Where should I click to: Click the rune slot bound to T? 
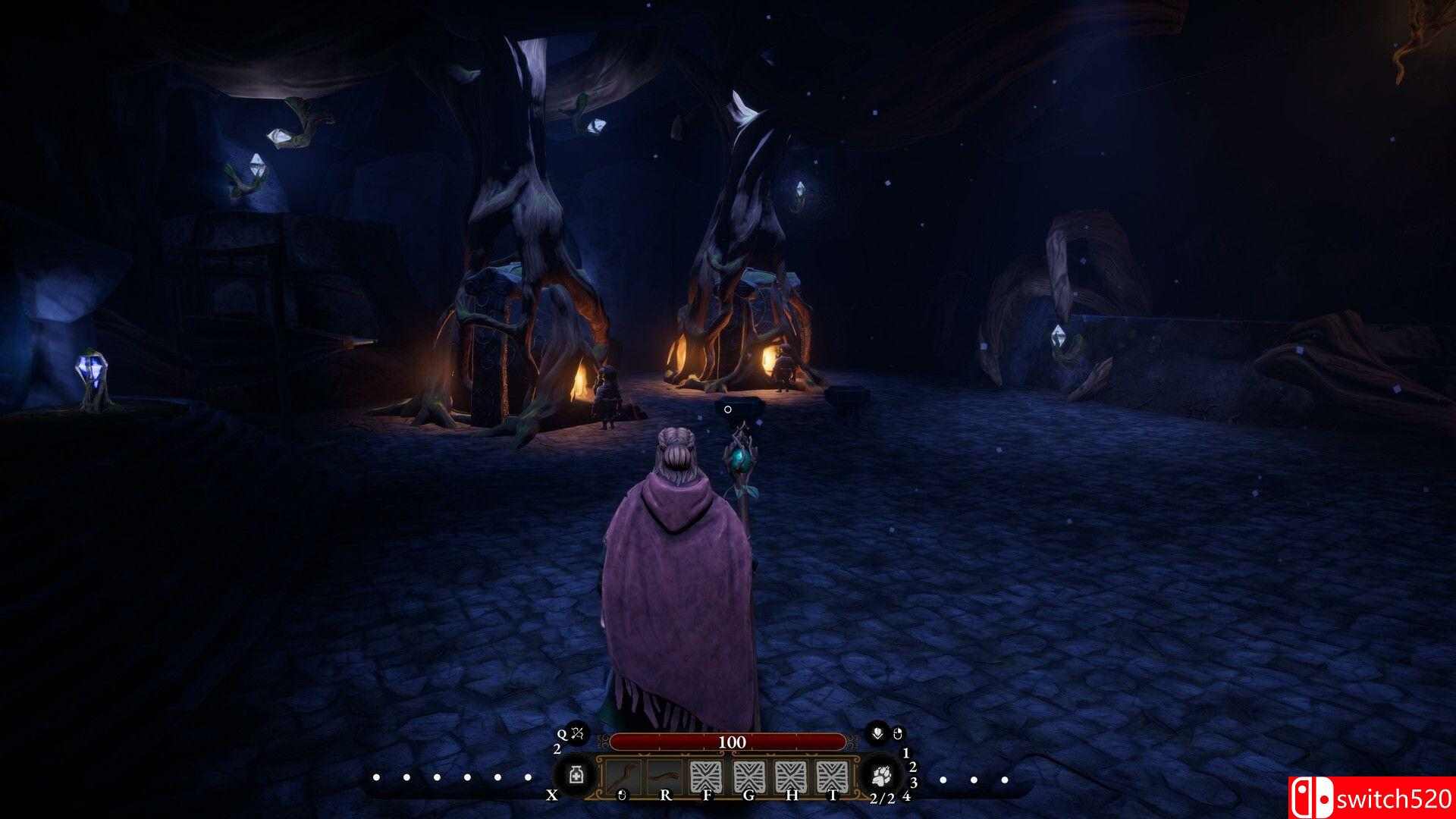coord(834,776)
